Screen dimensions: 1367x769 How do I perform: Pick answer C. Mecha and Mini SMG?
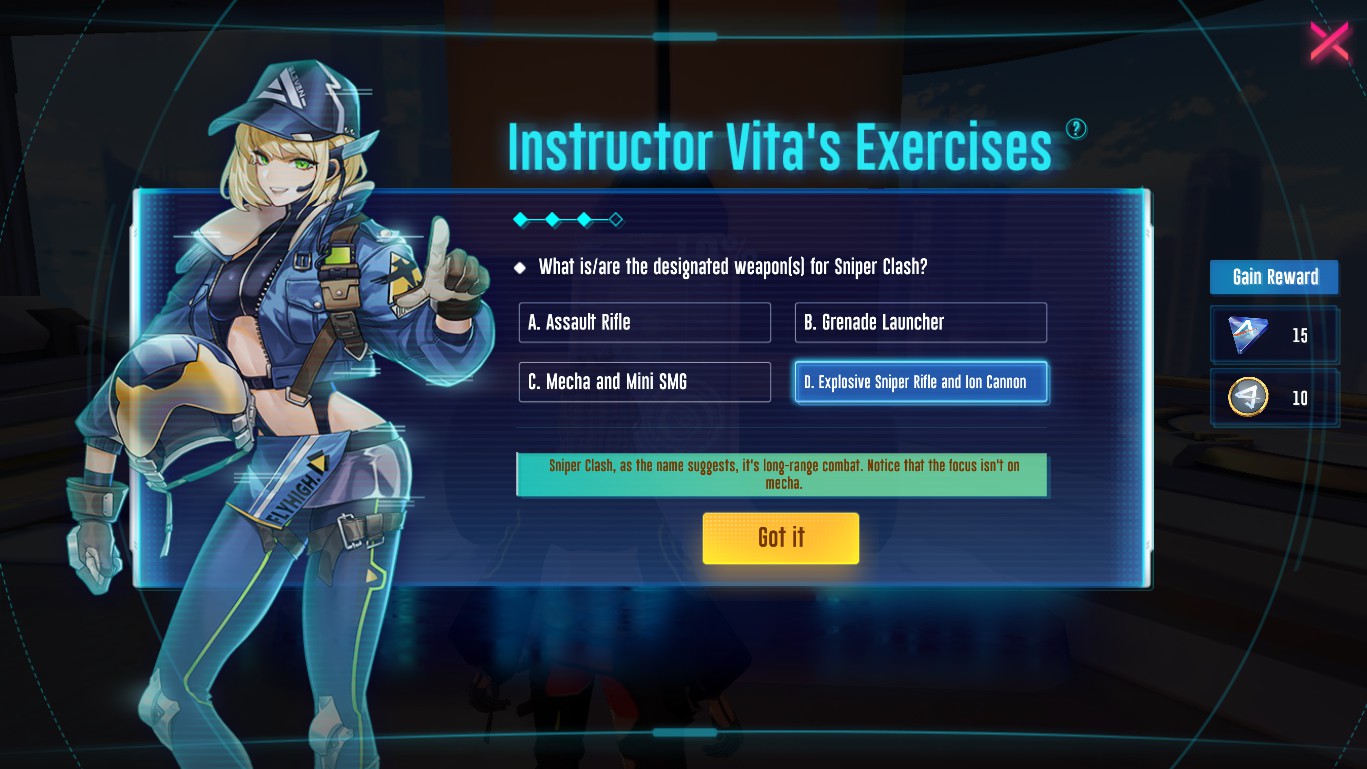644,382
